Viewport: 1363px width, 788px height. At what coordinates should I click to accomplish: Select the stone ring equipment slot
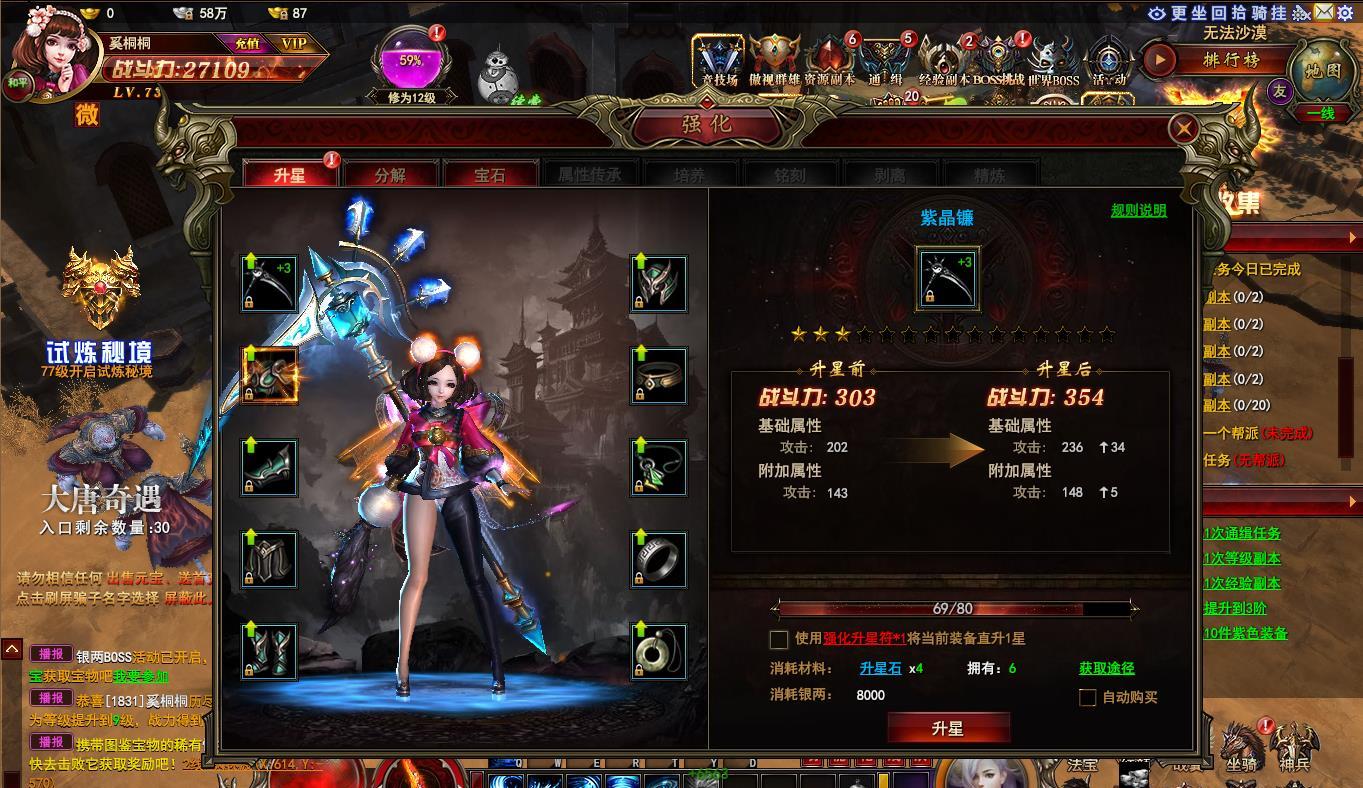[659, 559]
